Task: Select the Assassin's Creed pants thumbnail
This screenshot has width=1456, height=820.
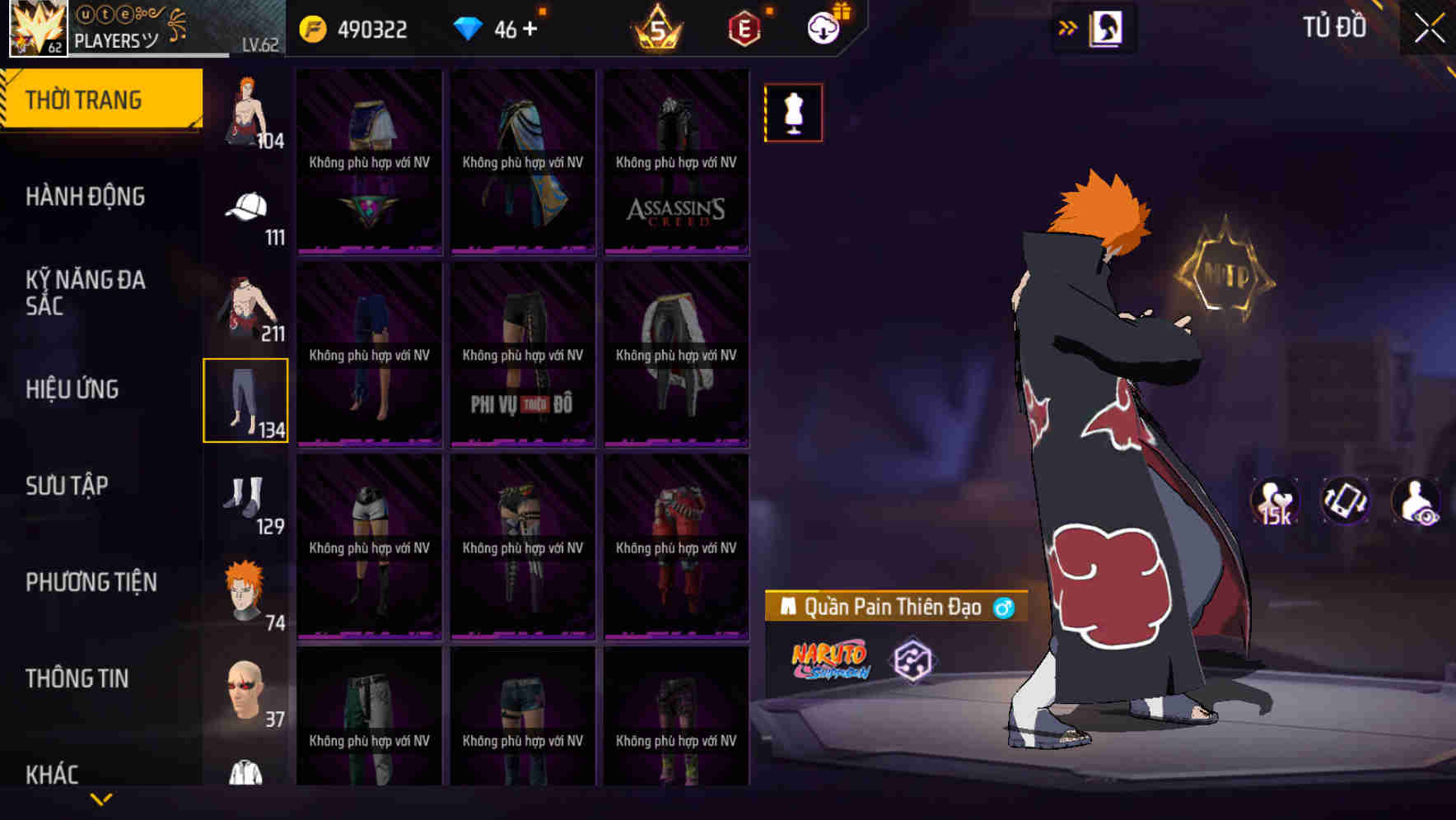Action: 677,161
